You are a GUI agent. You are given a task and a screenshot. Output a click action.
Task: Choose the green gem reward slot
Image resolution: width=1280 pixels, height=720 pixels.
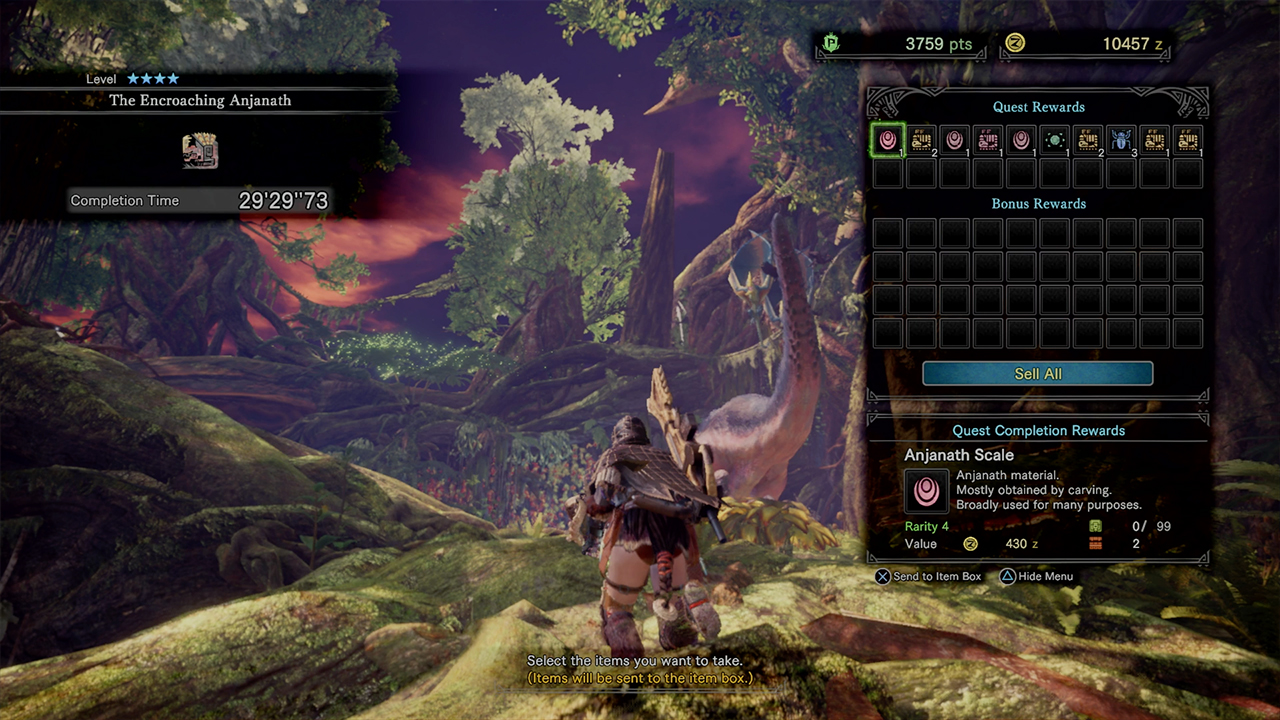coord(1054,140)
